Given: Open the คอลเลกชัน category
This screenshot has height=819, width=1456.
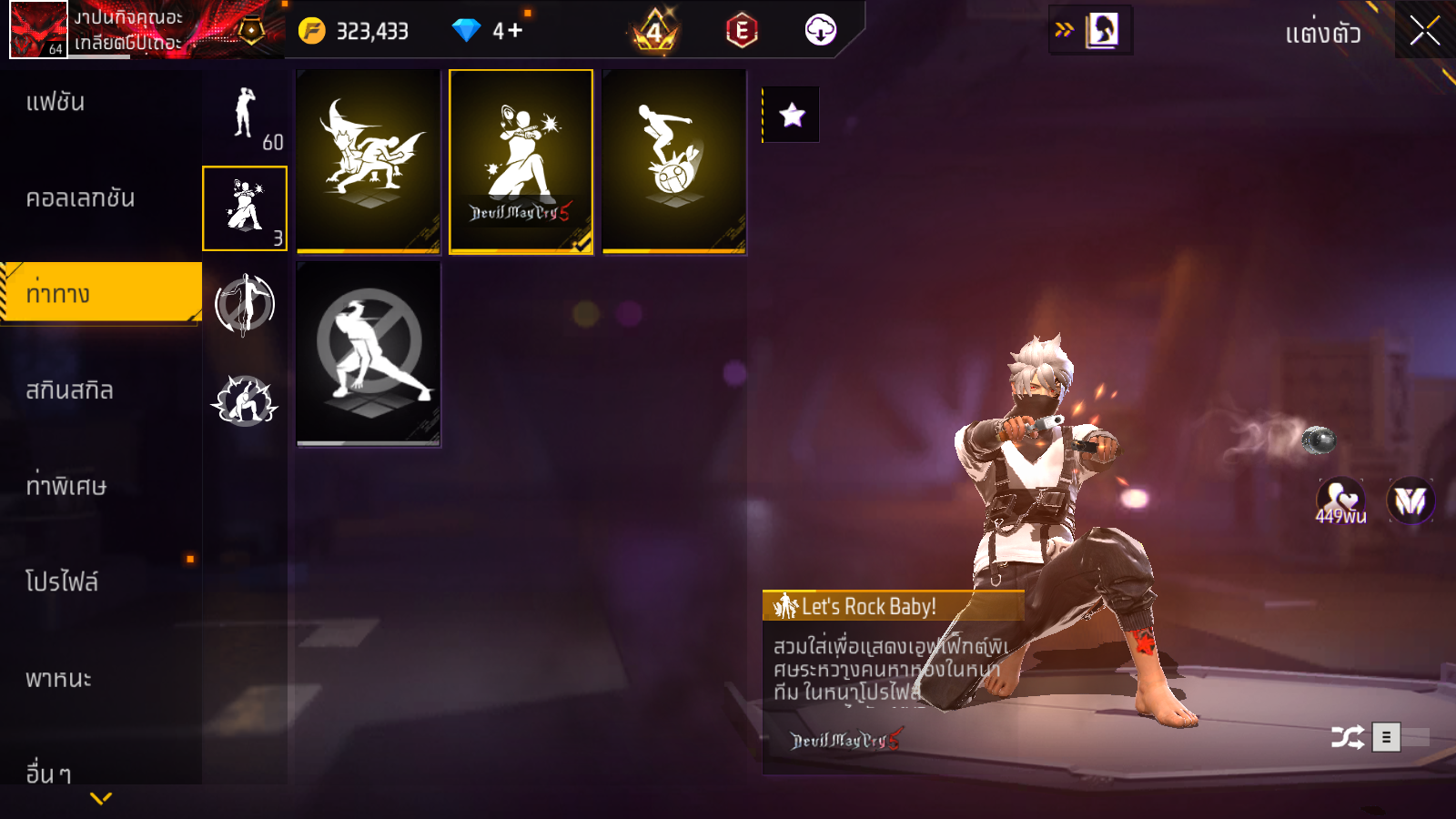Looking at the screenshot, I should pyautogui.click(x=80, y=198).
